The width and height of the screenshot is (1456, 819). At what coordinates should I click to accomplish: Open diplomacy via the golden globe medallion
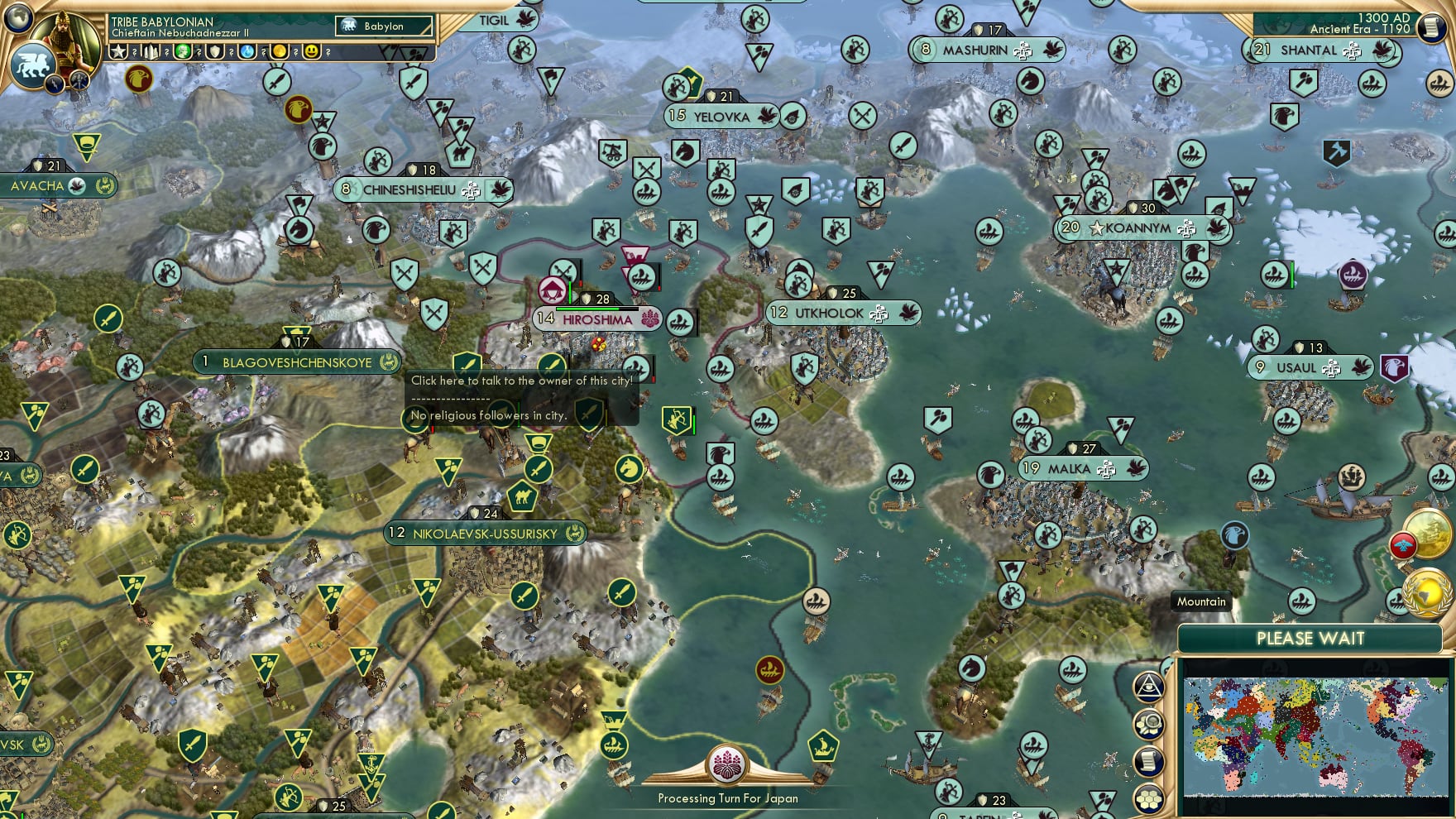[x=1427, y=593]
